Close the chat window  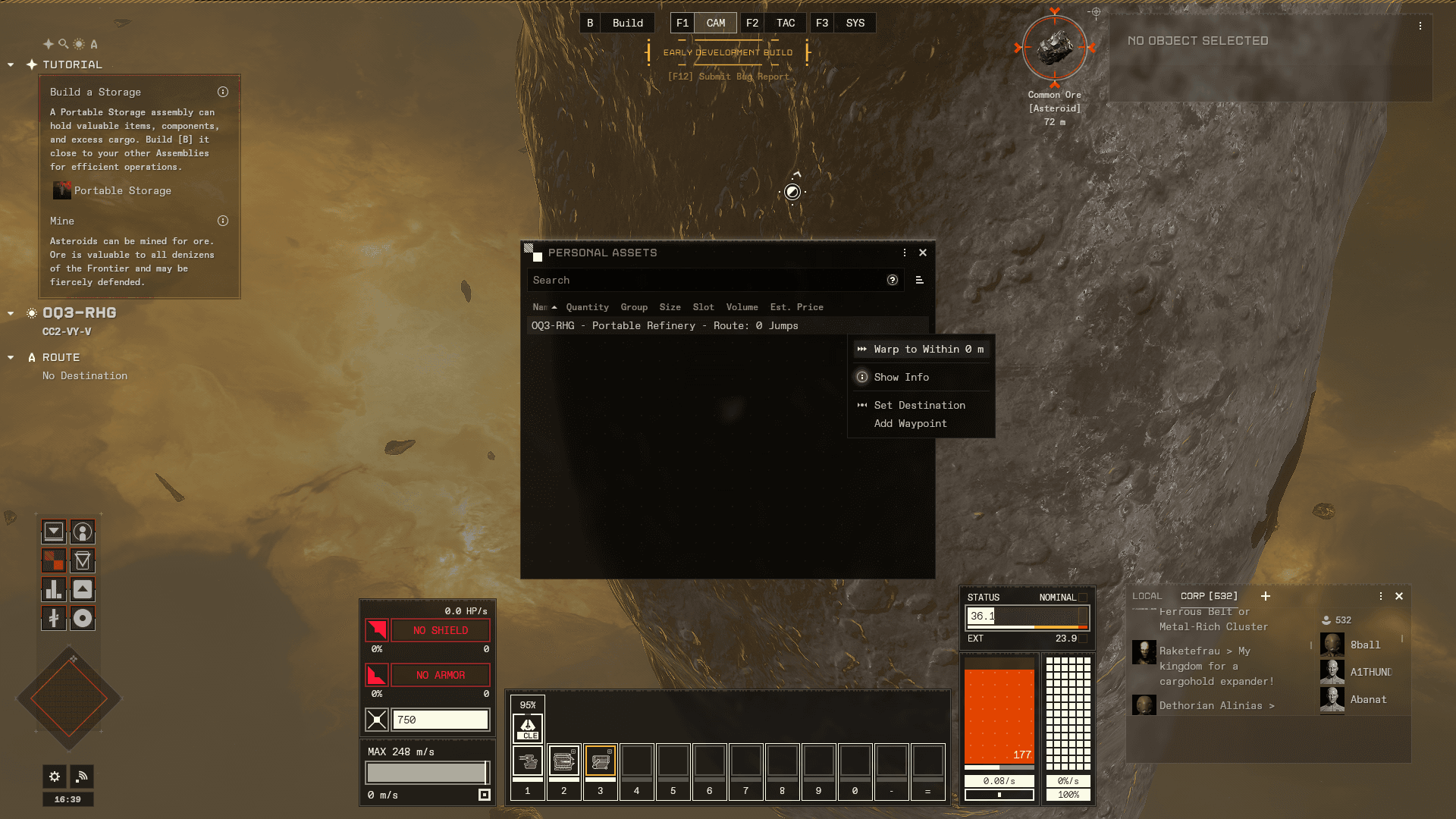pos(1399,596)
